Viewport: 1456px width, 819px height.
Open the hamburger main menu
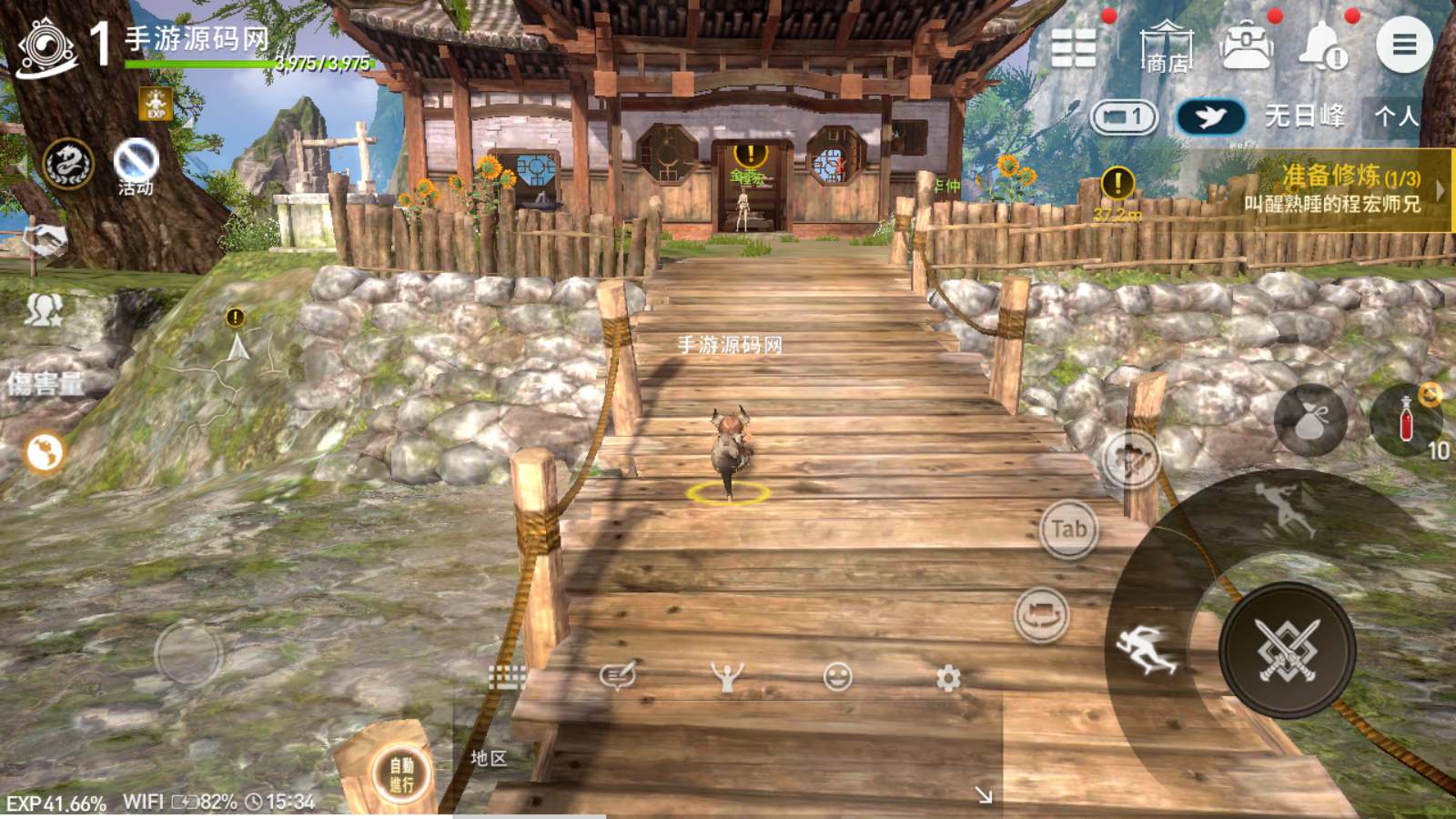click(1403, 45)
